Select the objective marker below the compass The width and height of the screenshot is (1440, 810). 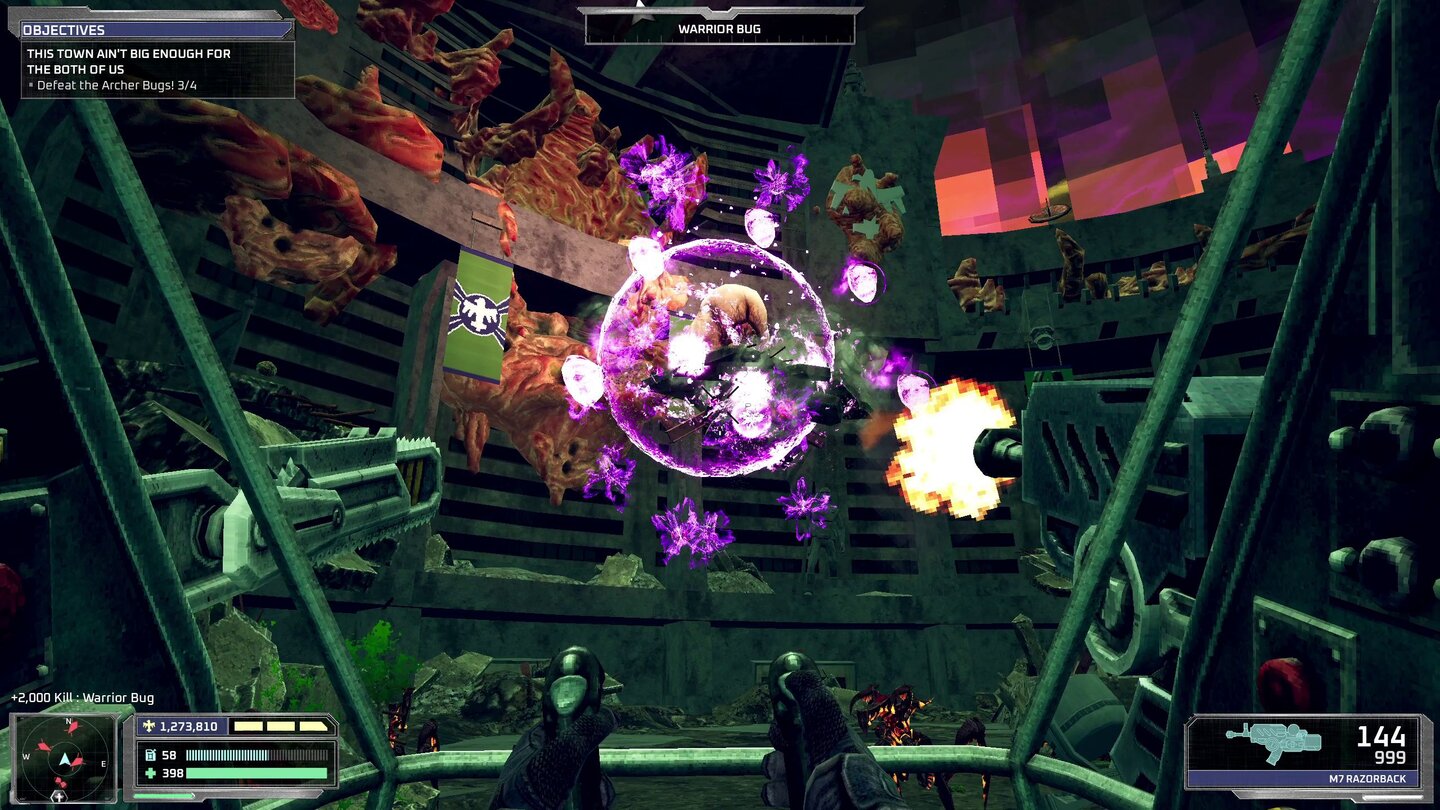(x=59, y=797)
